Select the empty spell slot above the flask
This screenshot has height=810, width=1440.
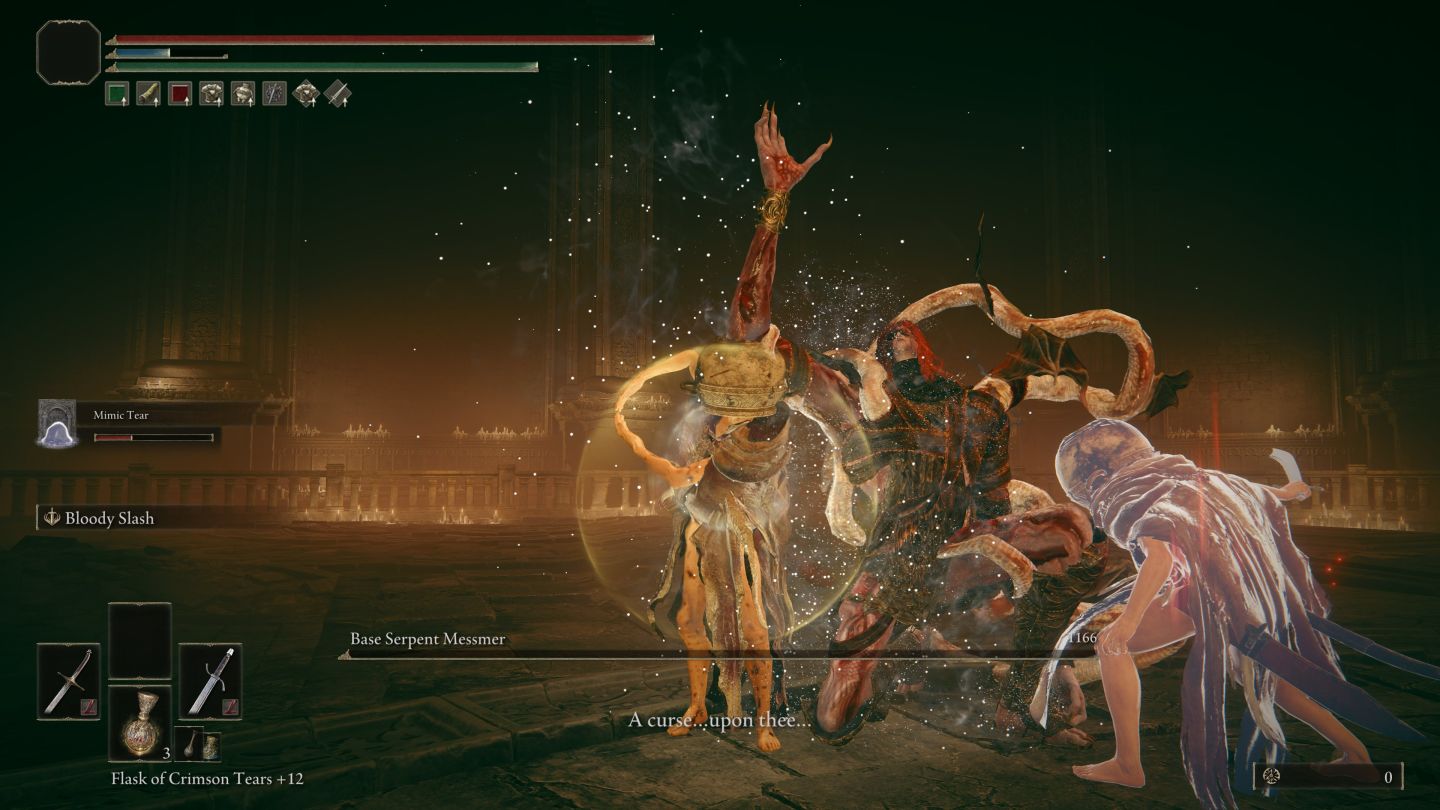pos(139,641)
